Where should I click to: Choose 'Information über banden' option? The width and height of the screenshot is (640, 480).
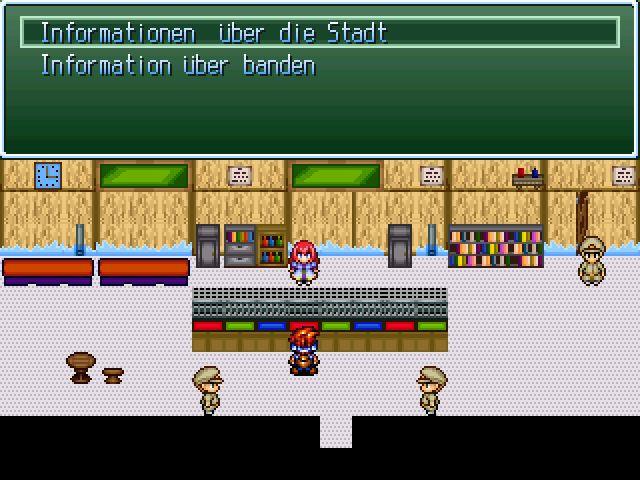coord(177,66)
